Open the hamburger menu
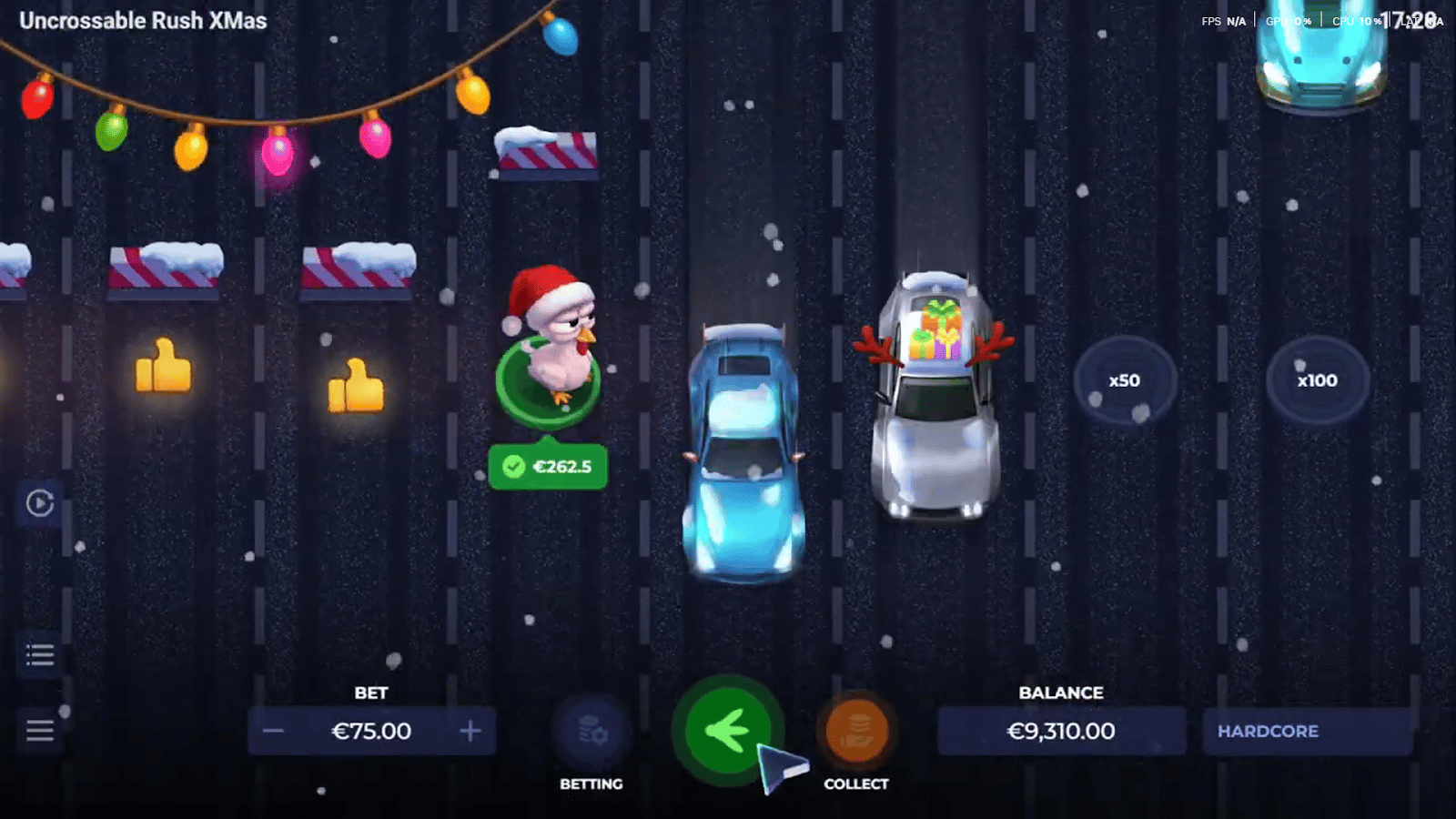This screenshot has width=1456, height=819. click(x=40, y=730)
